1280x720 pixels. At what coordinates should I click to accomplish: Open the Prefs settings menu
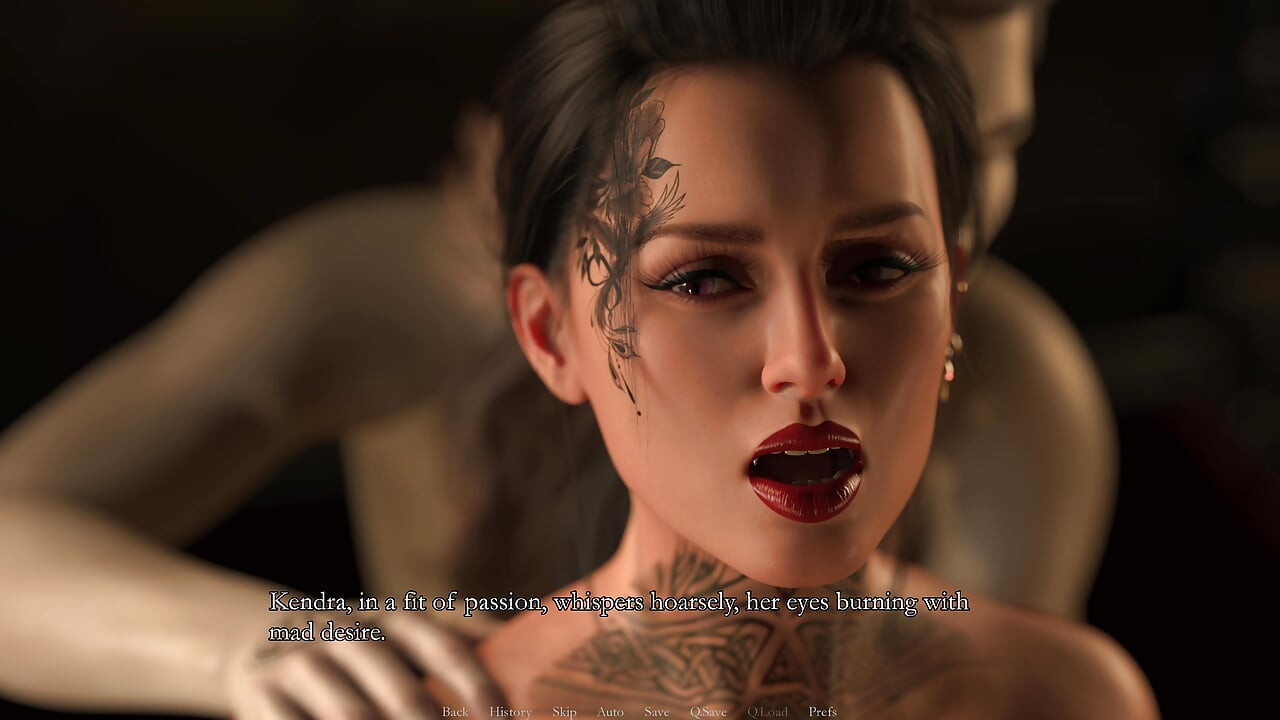(x=822, y=712)
